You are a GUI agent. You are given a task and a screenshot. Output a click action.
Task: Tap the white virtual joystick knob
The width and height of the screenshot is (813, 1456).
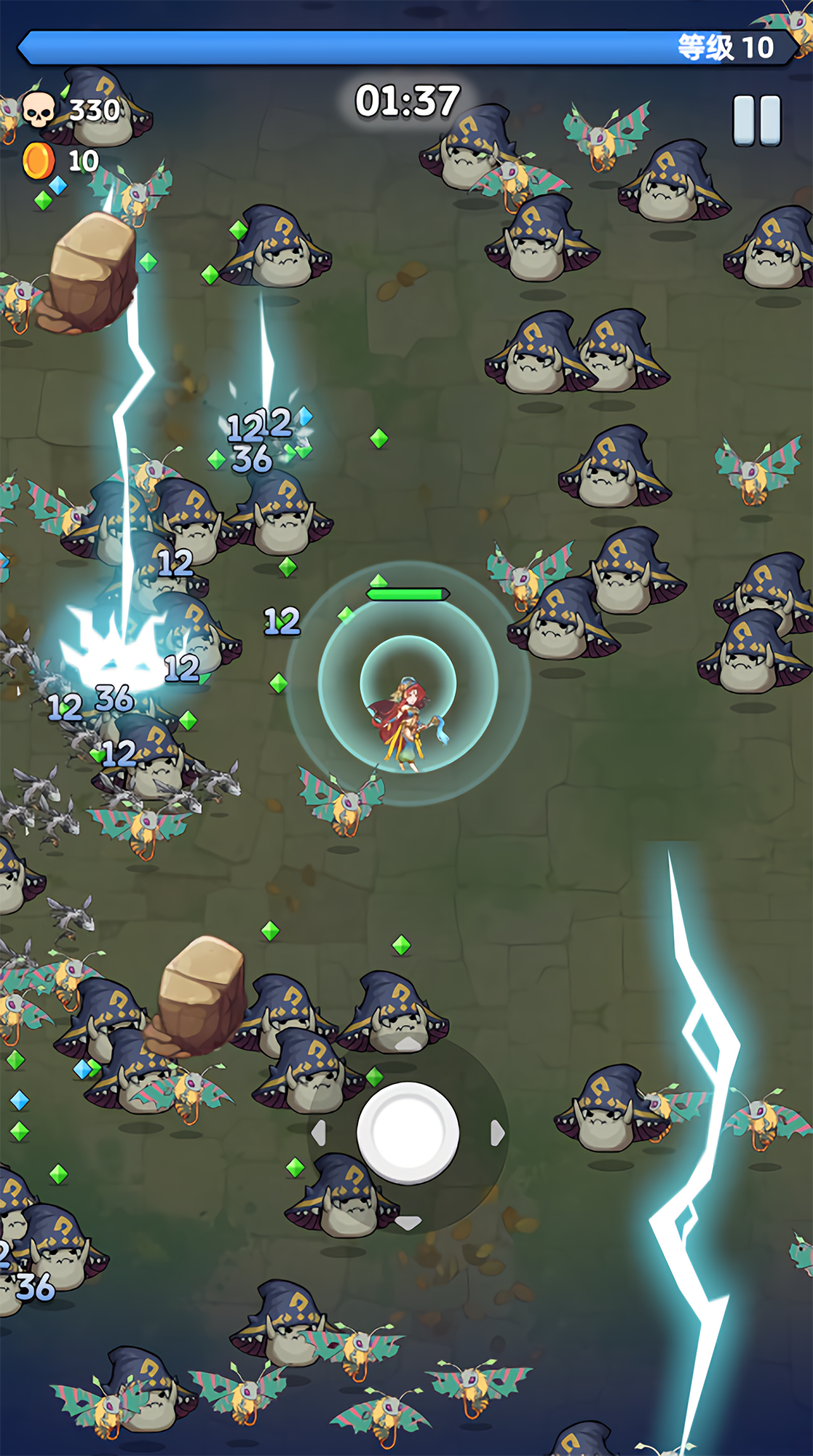tap(408, 1132)
